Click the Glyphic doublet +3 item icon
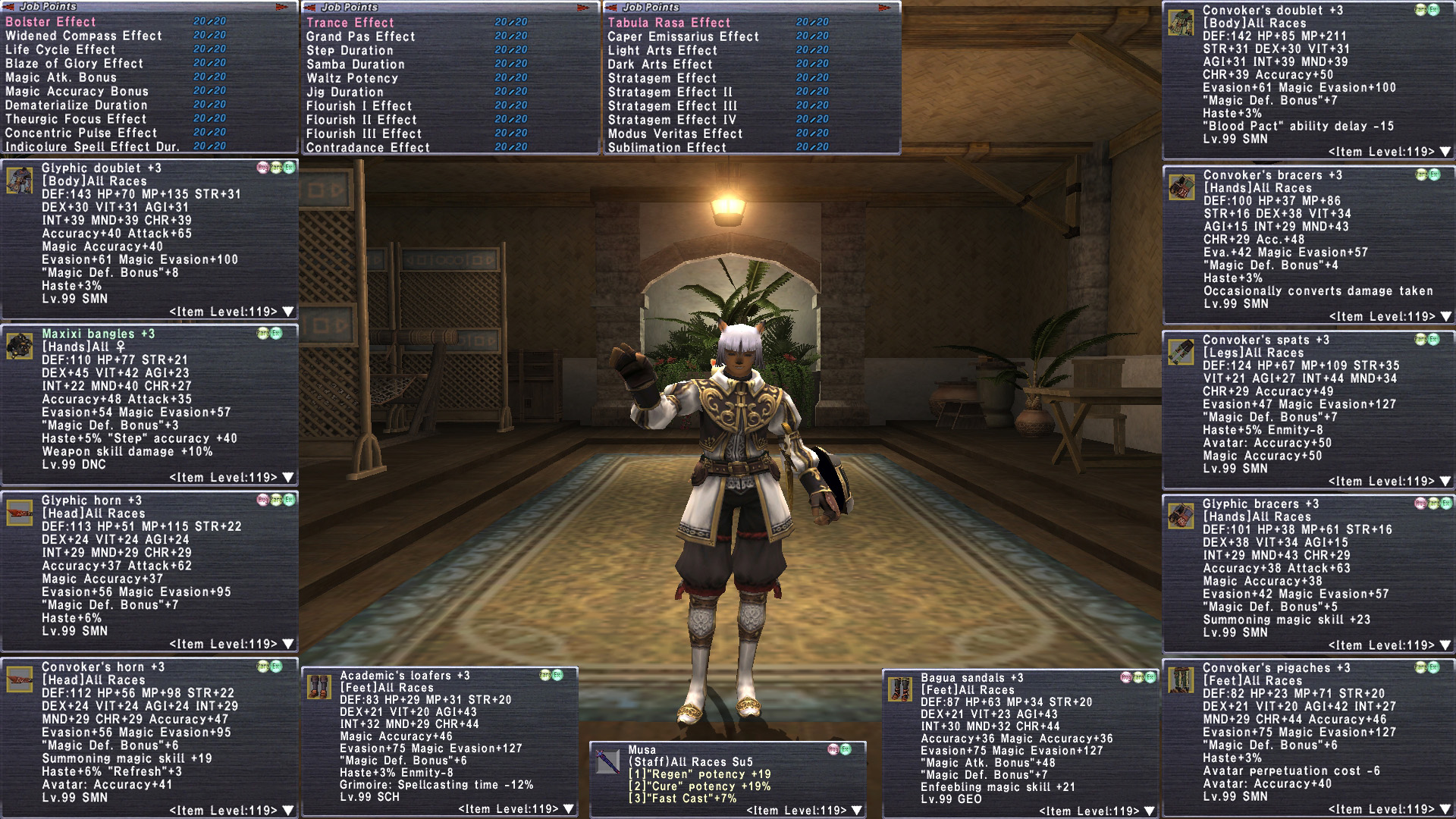Viewport: 1456px width, 819px height. (x=19, y=180)
